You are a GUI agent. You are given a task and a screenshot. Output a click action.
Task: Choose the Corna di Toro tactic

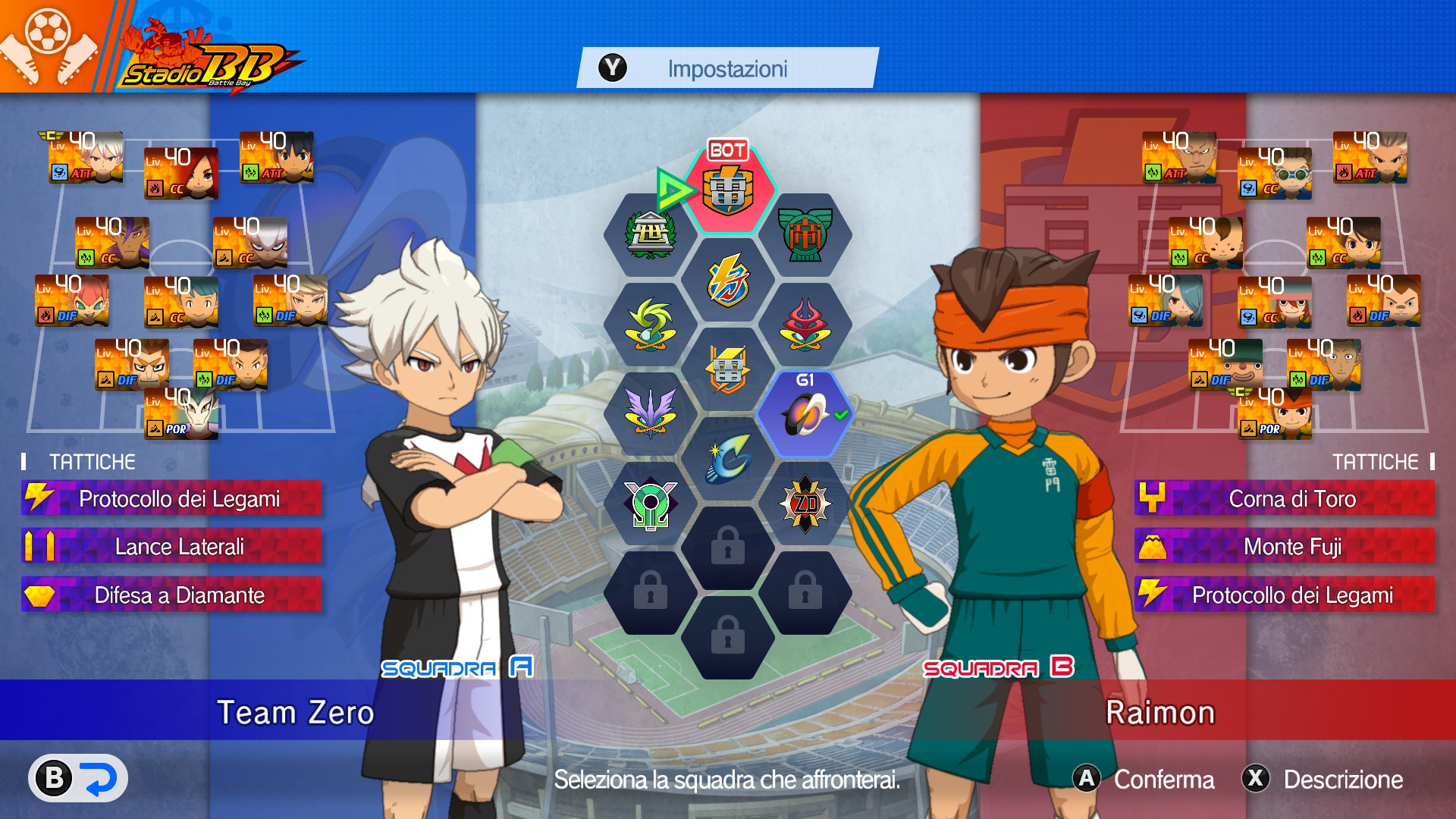(1285, 498)
